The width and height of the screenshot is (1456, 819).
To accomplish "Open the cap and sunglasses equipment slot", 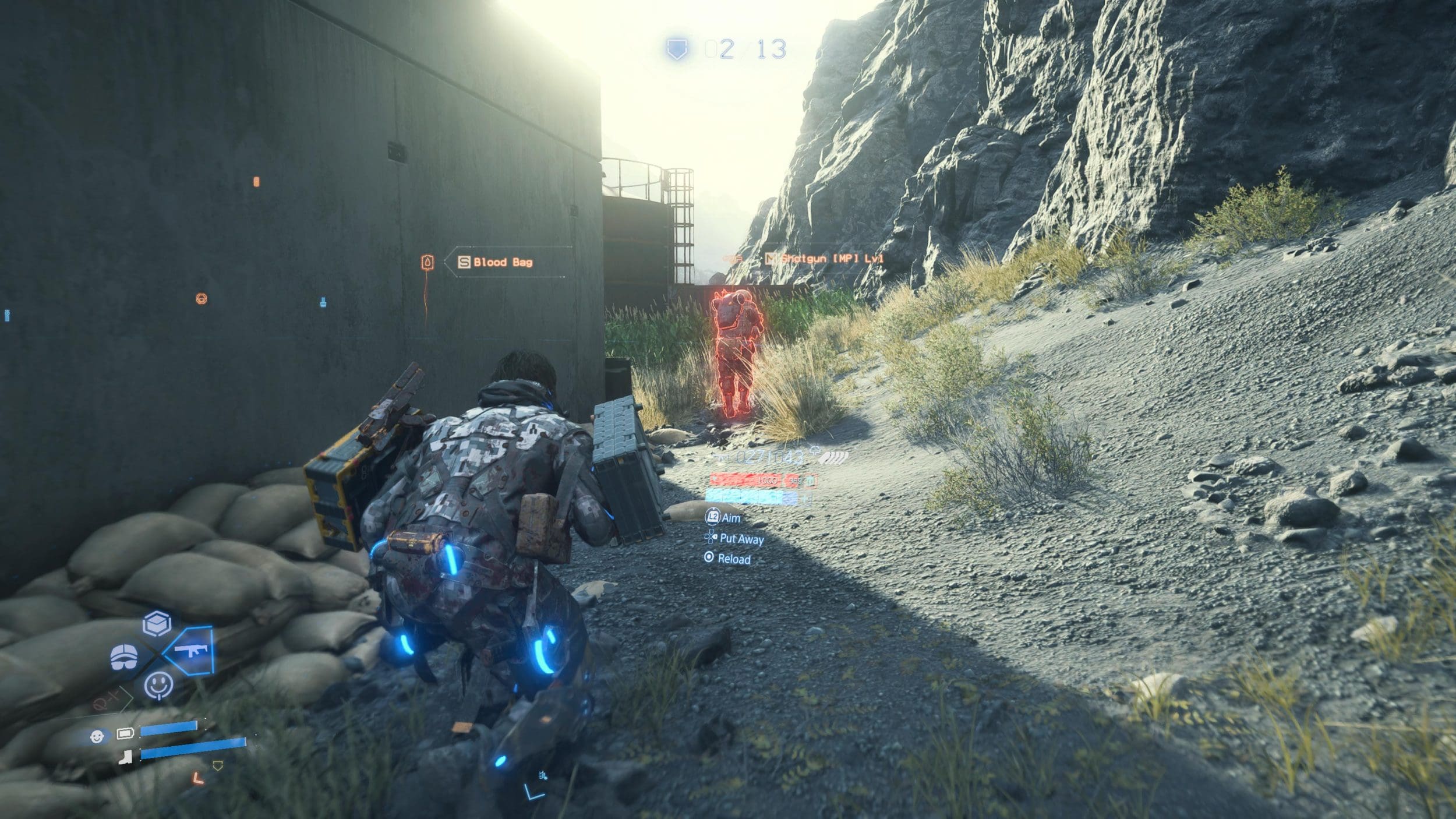I will coord(124,657).
